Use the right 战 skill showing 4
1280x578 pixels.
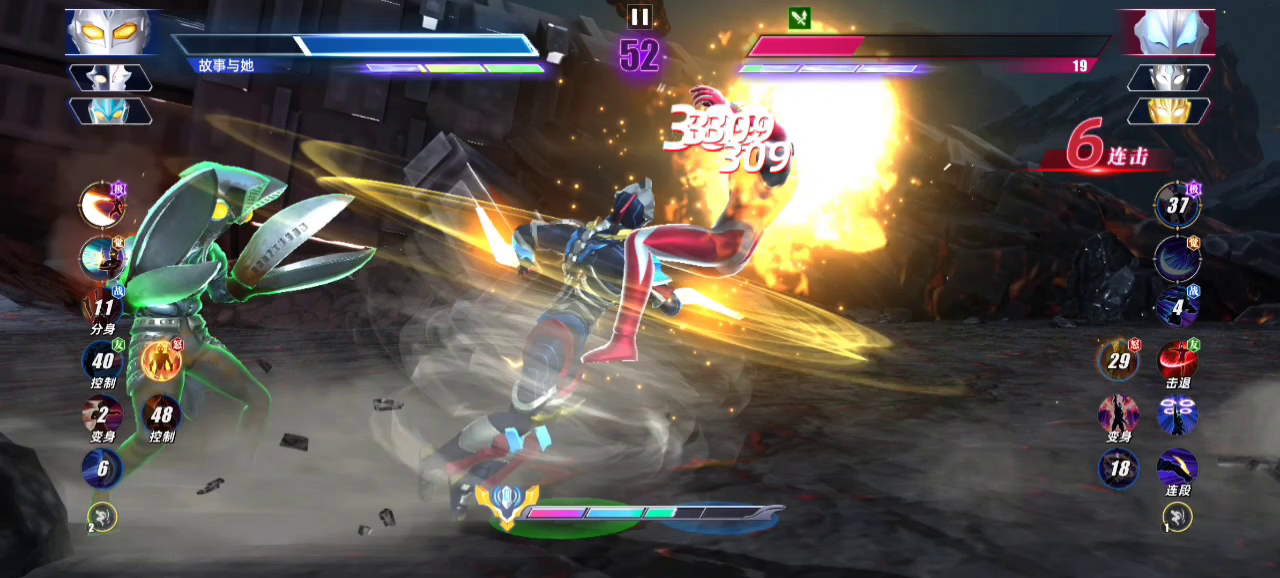point(1177,307)
